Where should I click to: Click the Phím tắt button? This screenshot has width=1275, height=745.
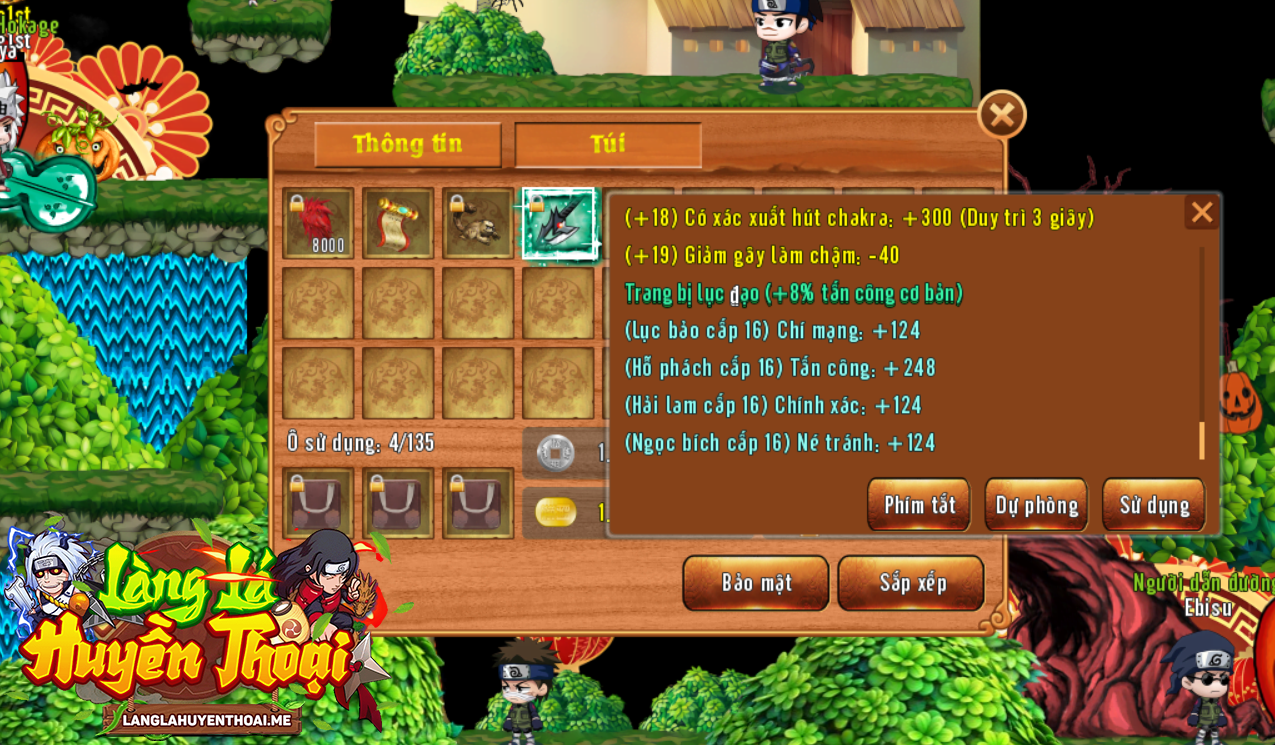[918, 504]
